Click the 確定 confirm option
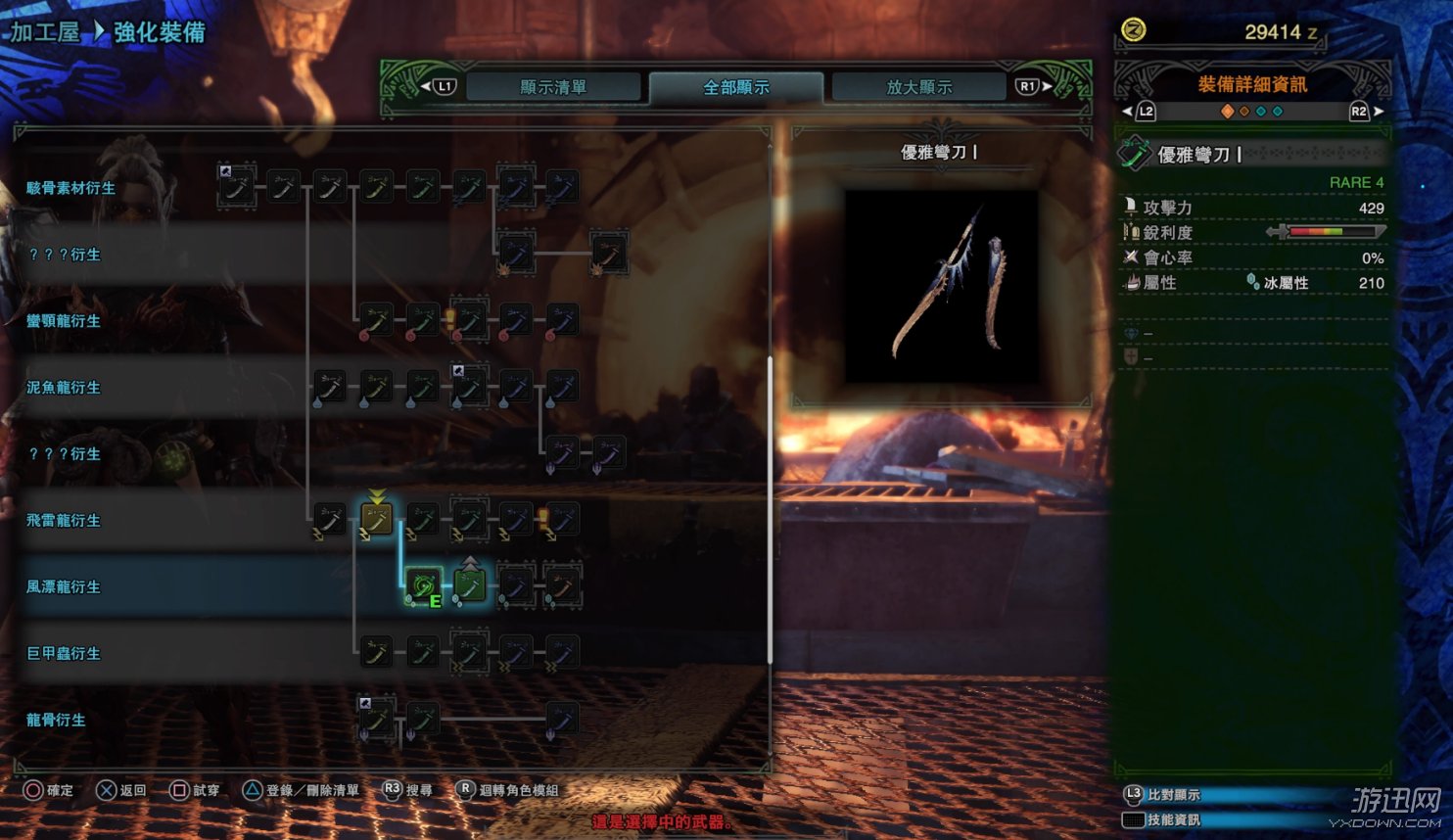Viewport: 1453px width, 840px height. click(x=49, y=790)
